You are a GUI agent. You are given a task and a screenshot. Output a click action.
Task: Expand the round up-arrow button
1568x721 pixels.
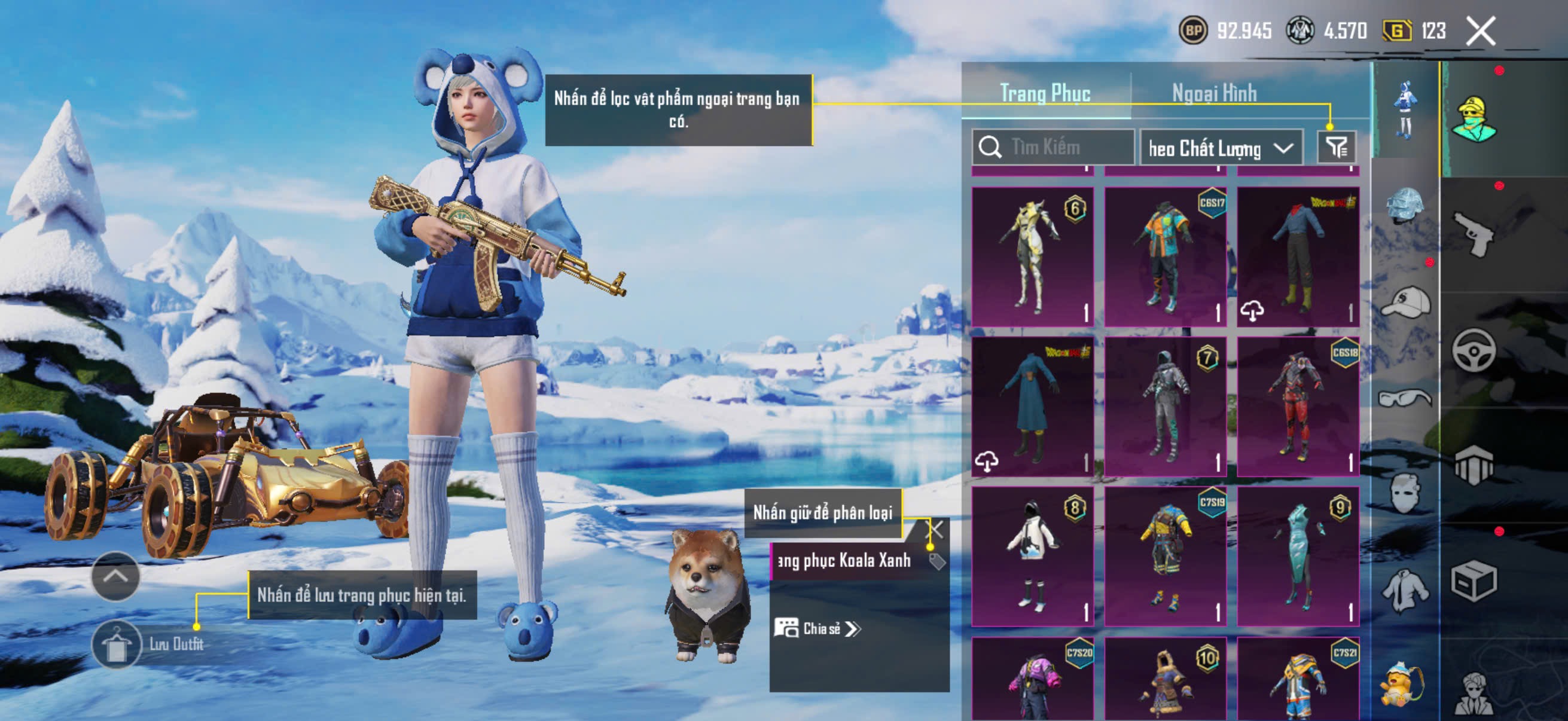tap(115, 576)
